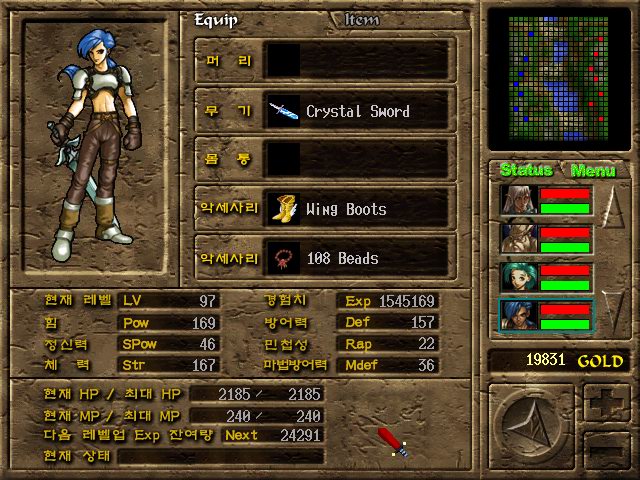Switch to the Item tab
This screenshot has height=480, width=640.
pos(362,19)
